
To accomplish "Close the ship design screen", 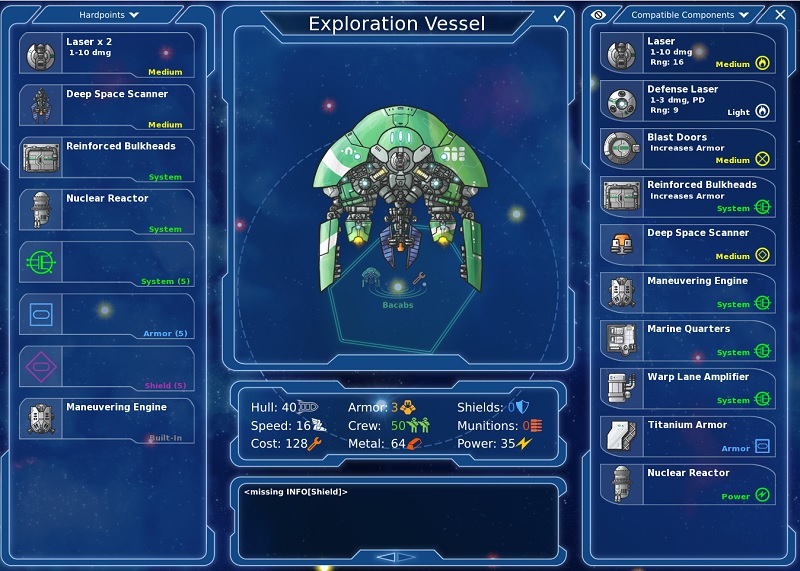I will (x=780, y=15).
